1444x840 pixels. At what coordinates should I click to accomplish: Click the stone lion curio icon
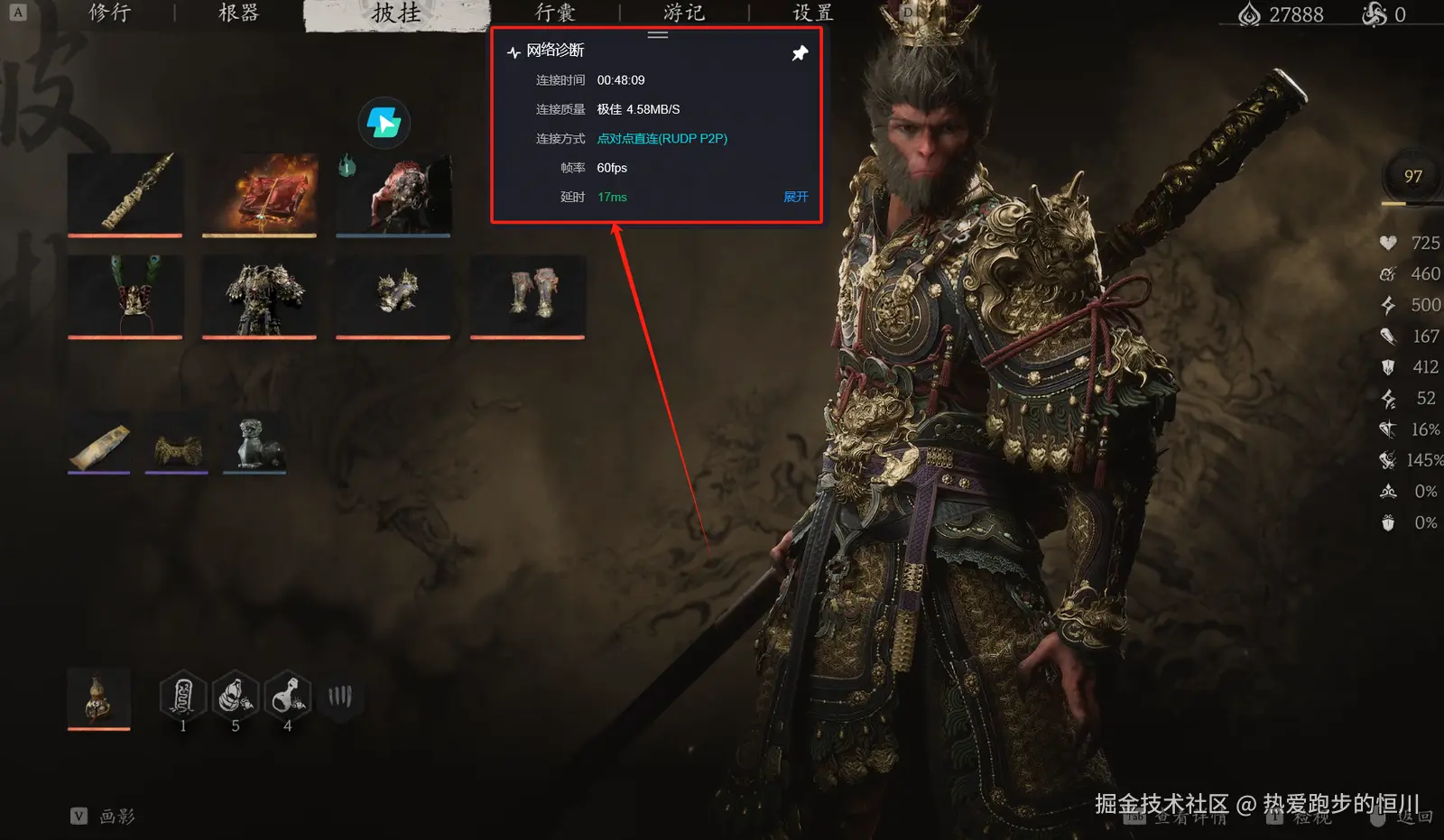[254, 442]
